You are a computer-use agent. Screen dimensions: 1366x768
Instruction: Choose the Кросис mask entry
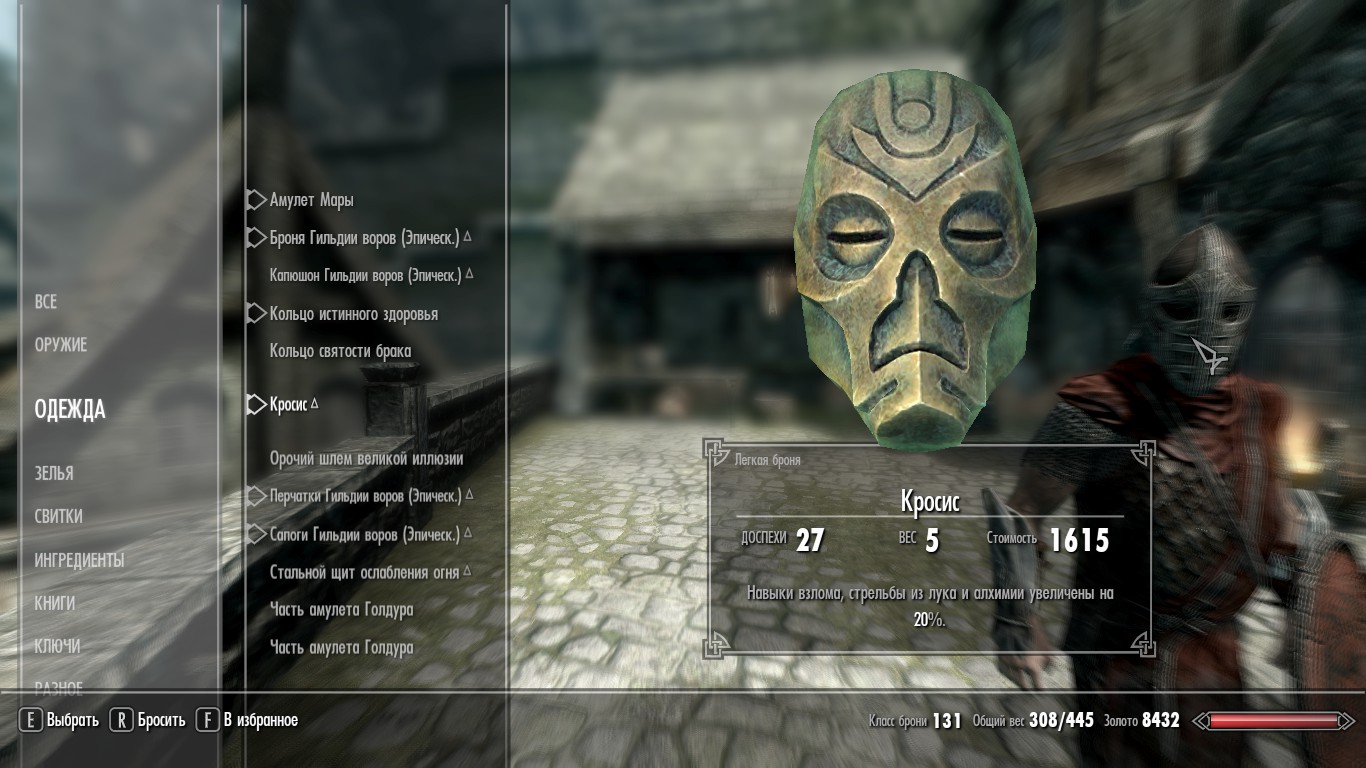click(288, 405)
